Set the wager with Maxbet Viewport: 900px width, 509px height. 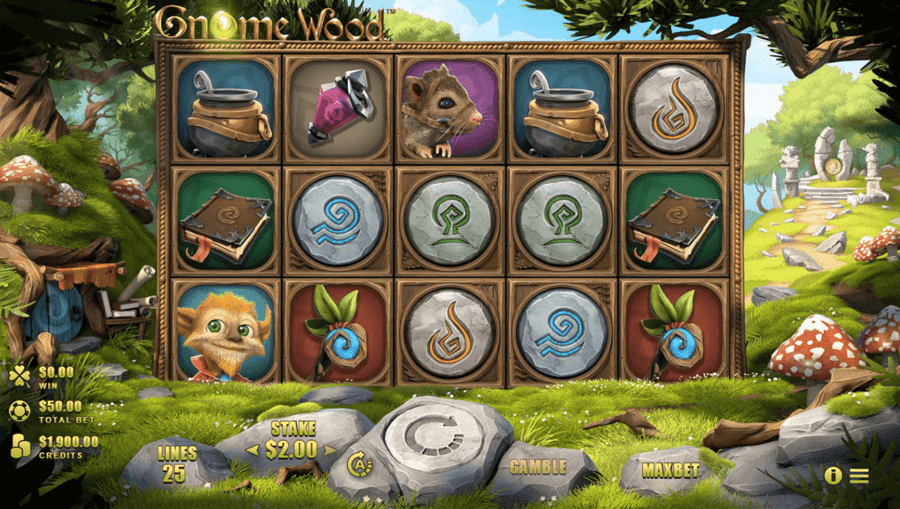point(671,466)
